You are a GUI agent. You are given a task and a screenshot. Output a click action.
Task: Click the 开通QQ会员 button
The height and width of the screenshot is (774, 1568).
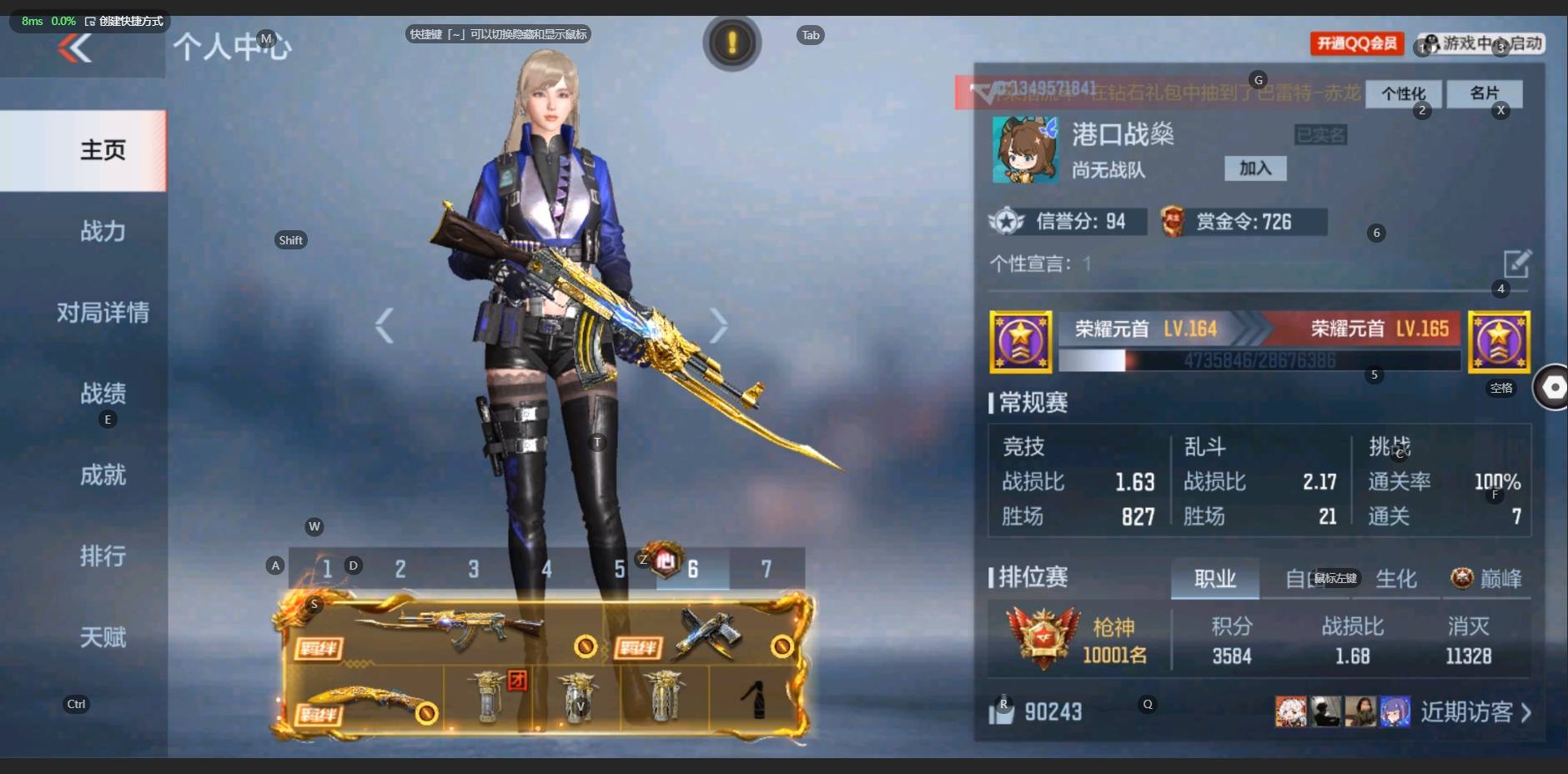click(1357, 43)
